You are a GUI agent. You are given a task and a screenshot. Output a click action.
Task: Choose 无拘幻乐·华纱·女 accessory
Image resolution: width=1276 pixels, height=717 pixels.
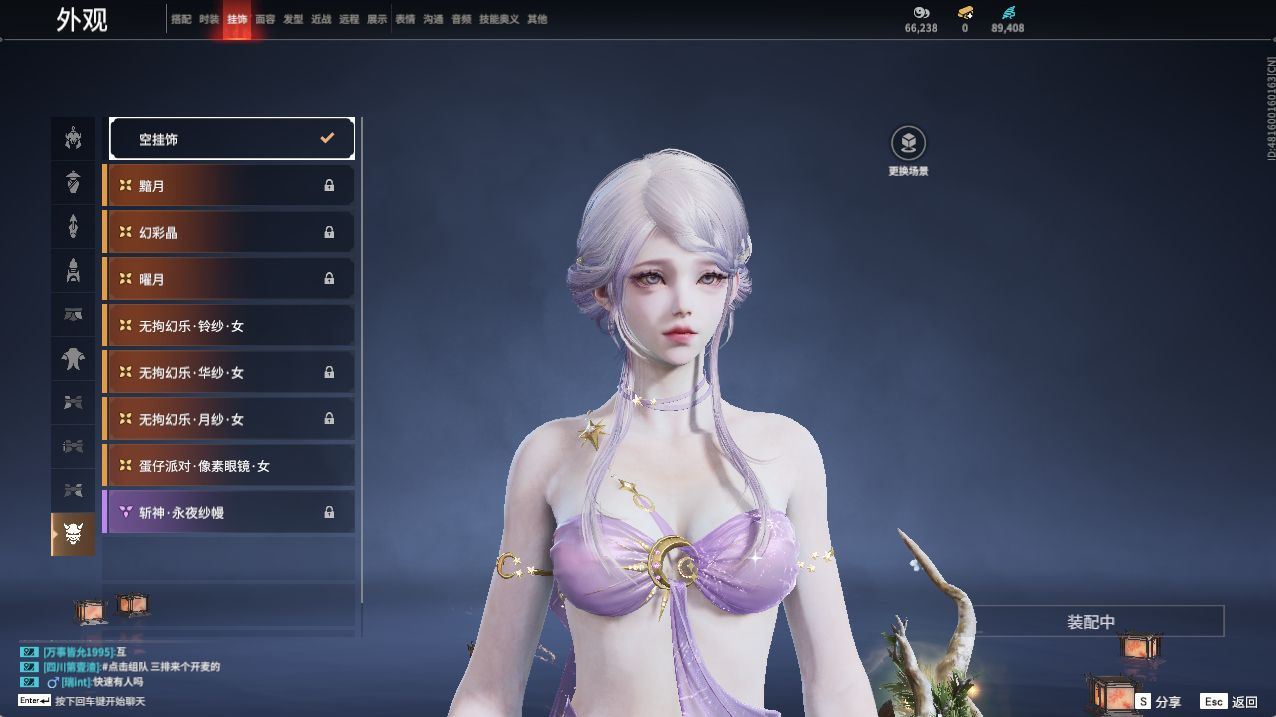click(229, 372)
